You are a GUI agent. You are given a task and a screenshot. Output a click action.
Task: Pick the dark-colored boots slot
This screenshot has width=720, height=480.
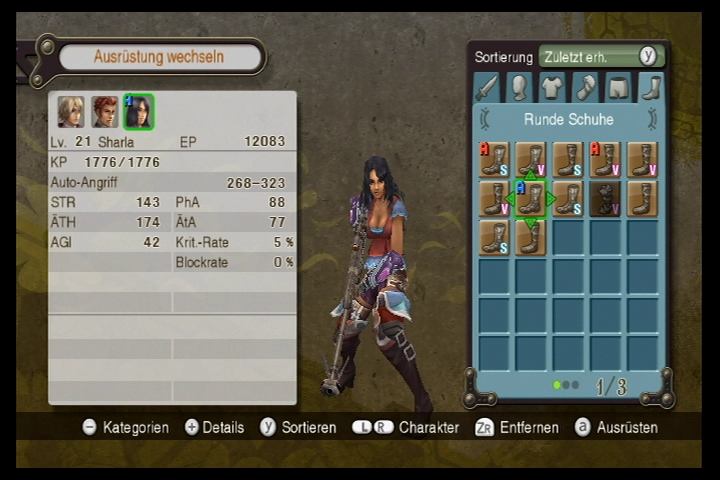[605, 199]
